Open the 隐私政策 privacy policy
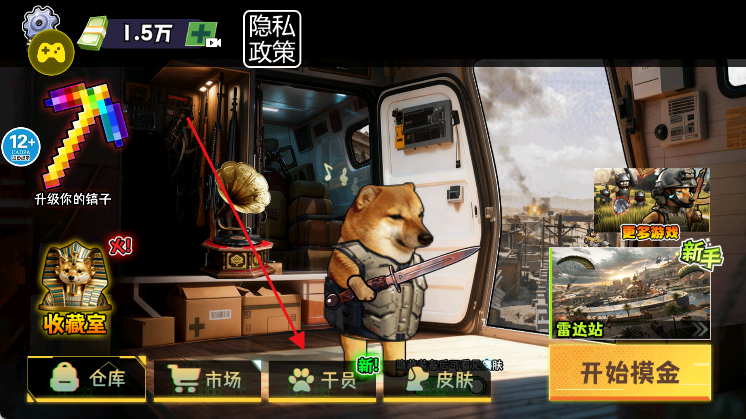Viewport: 746px width, 419px height. click(272, 39)
